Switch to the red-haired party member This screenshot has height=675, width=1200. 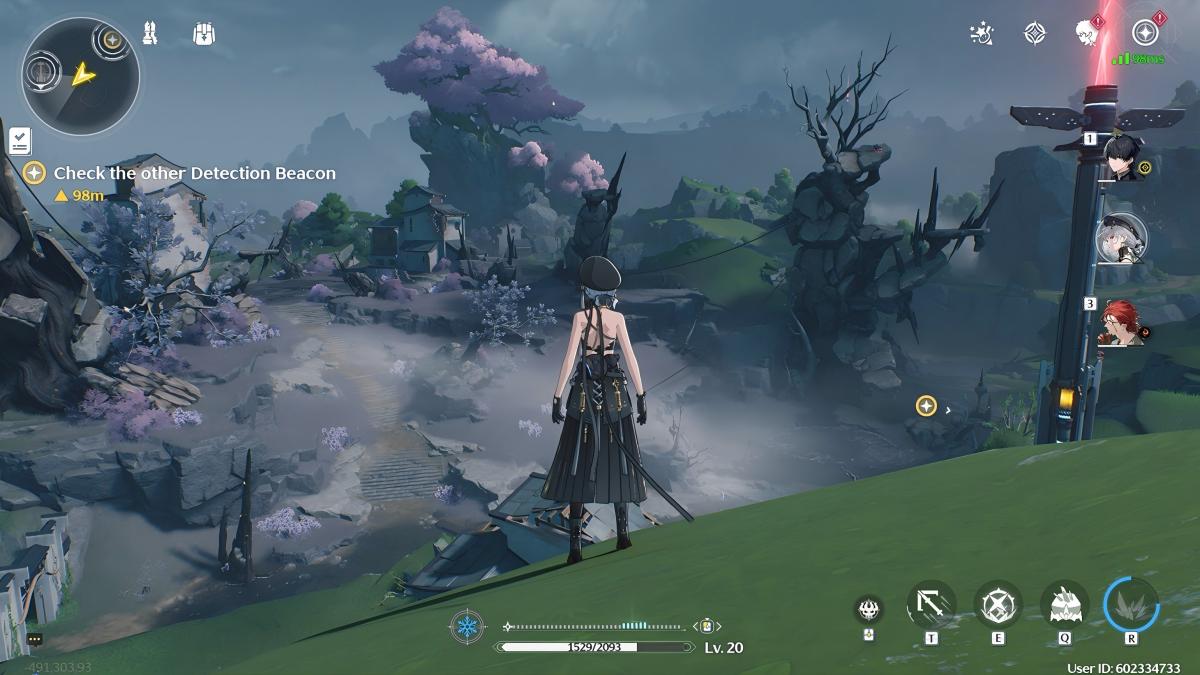click(x=1122, y=323)
